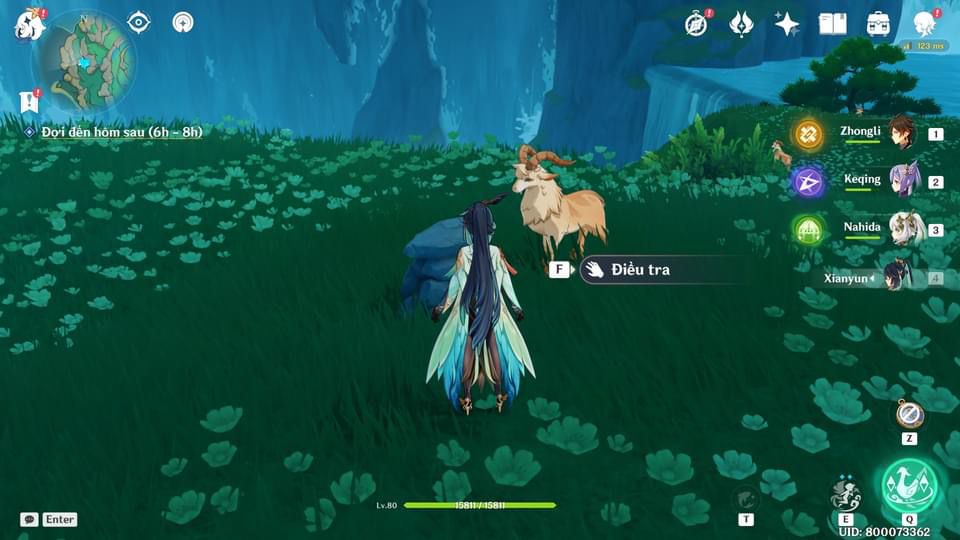Open the four-point star wish icon
Viewport: 960px width, 540px height.
click(787, 24)
